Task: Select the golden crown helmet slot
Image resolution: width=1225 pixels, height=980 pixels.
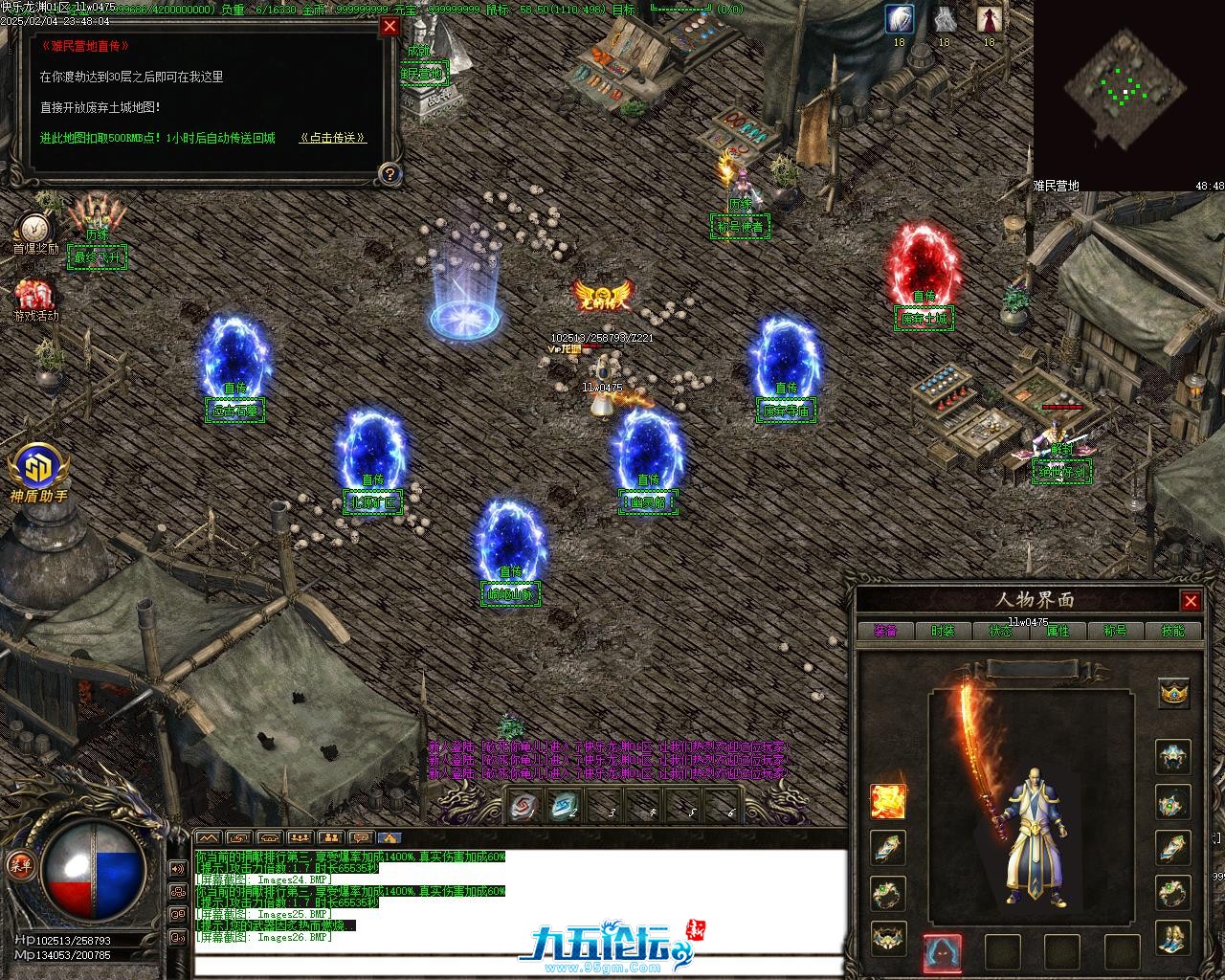Action: tap(1174, 692)
